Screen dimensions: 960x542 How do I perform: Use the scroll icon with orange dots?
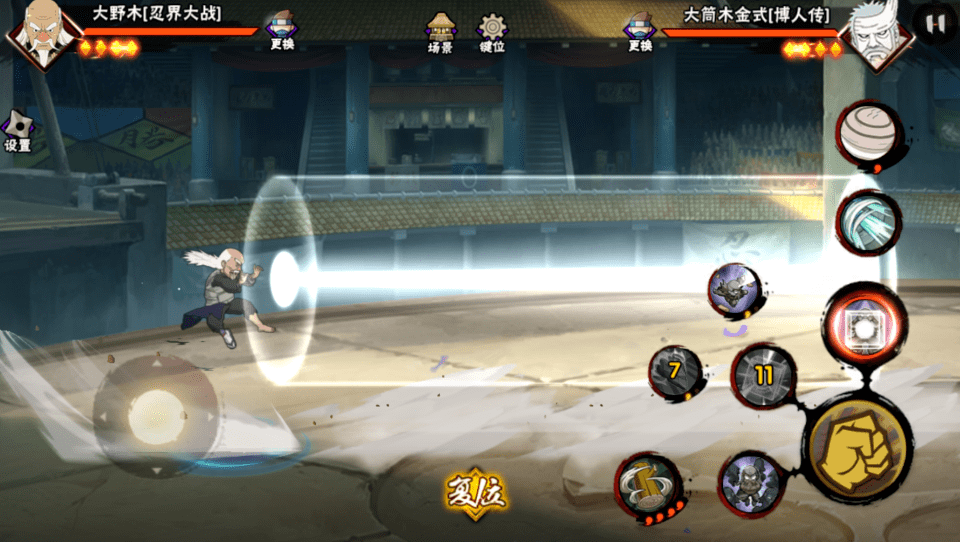[x=648, y=487]
